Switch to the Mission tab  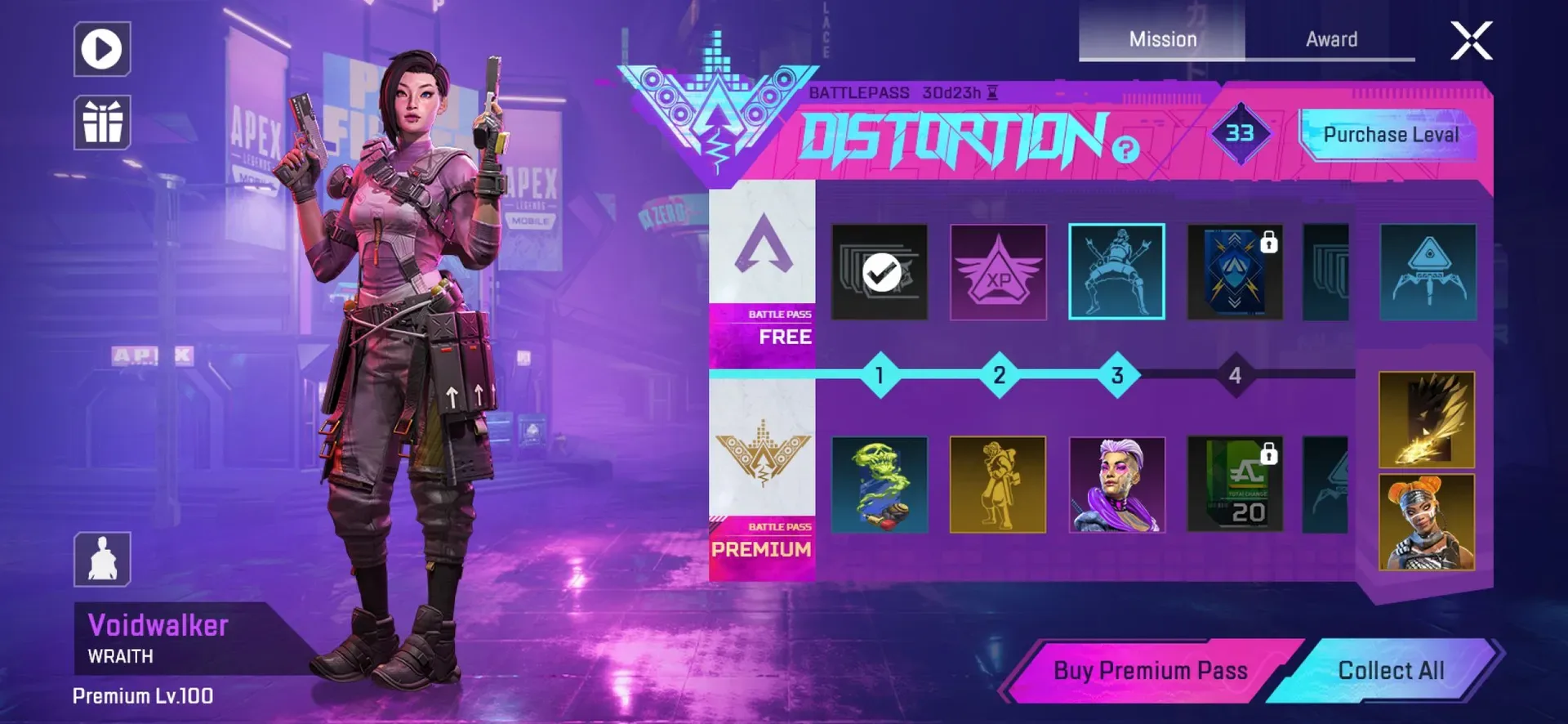coord(1163,38)
